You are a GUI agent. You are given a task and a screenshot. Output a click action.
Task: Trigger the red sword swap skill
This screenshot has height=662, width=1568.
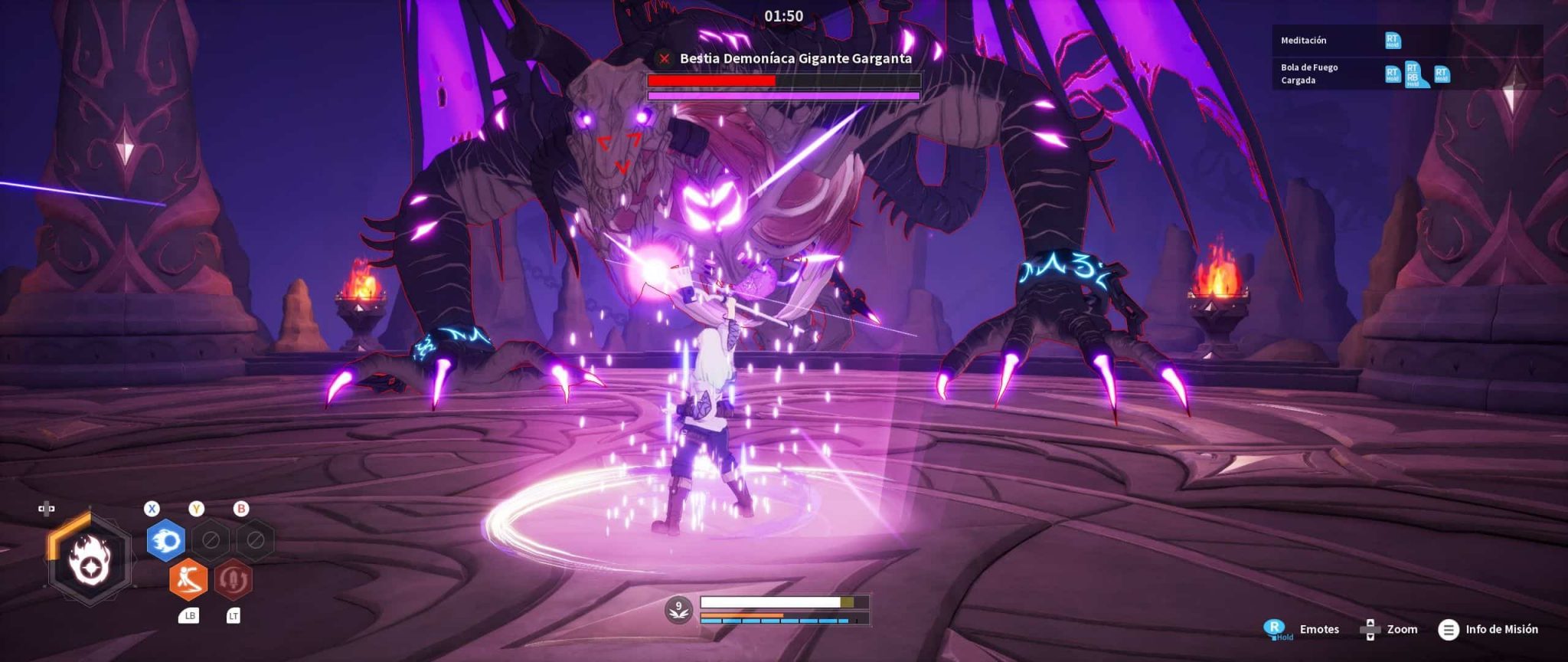coord(233,579)
